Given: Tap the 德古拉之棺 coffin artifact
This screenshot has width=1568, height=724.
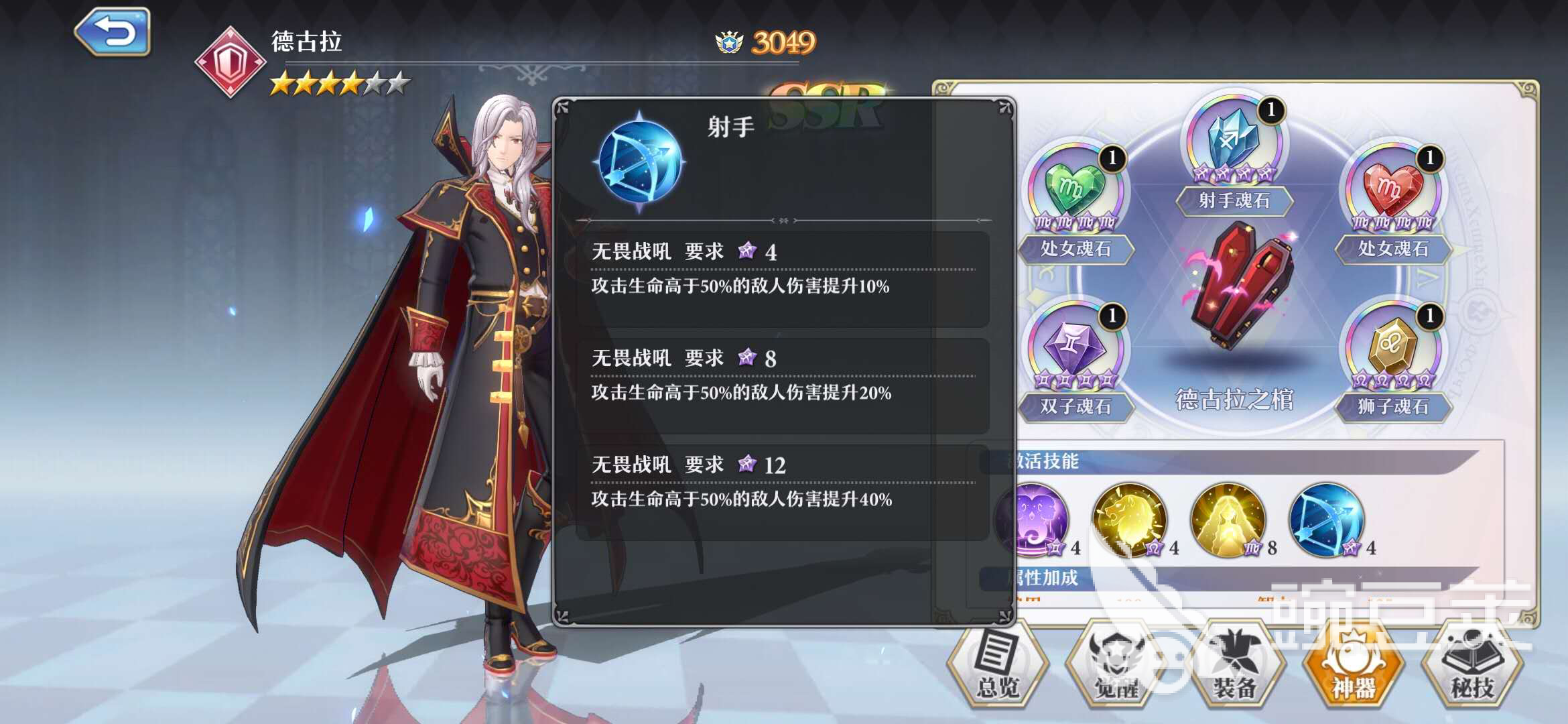Looking at the screenshot, I should tap(1234, 288).
